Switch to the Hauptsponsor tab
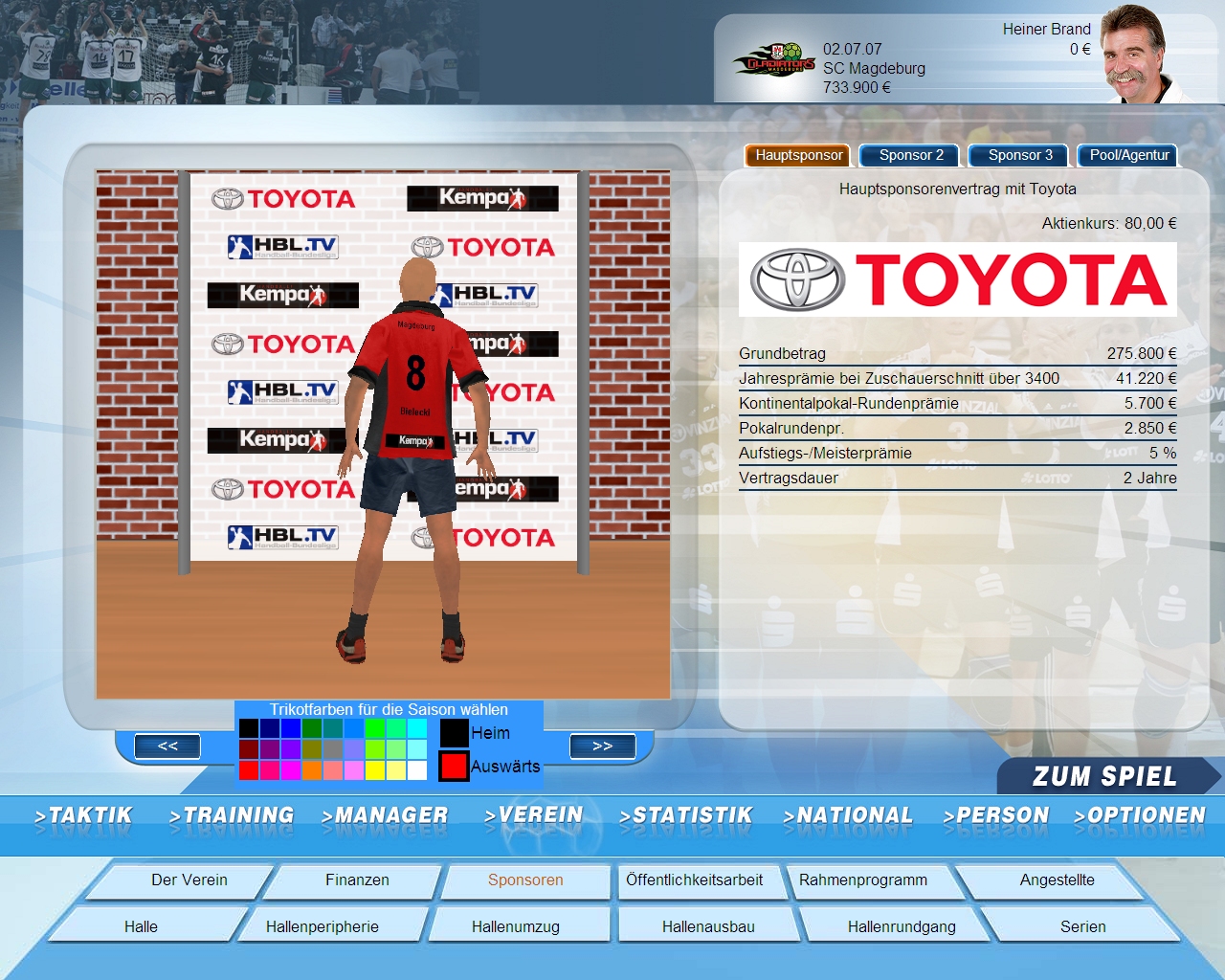The image size is (1225, 980). 798,155
